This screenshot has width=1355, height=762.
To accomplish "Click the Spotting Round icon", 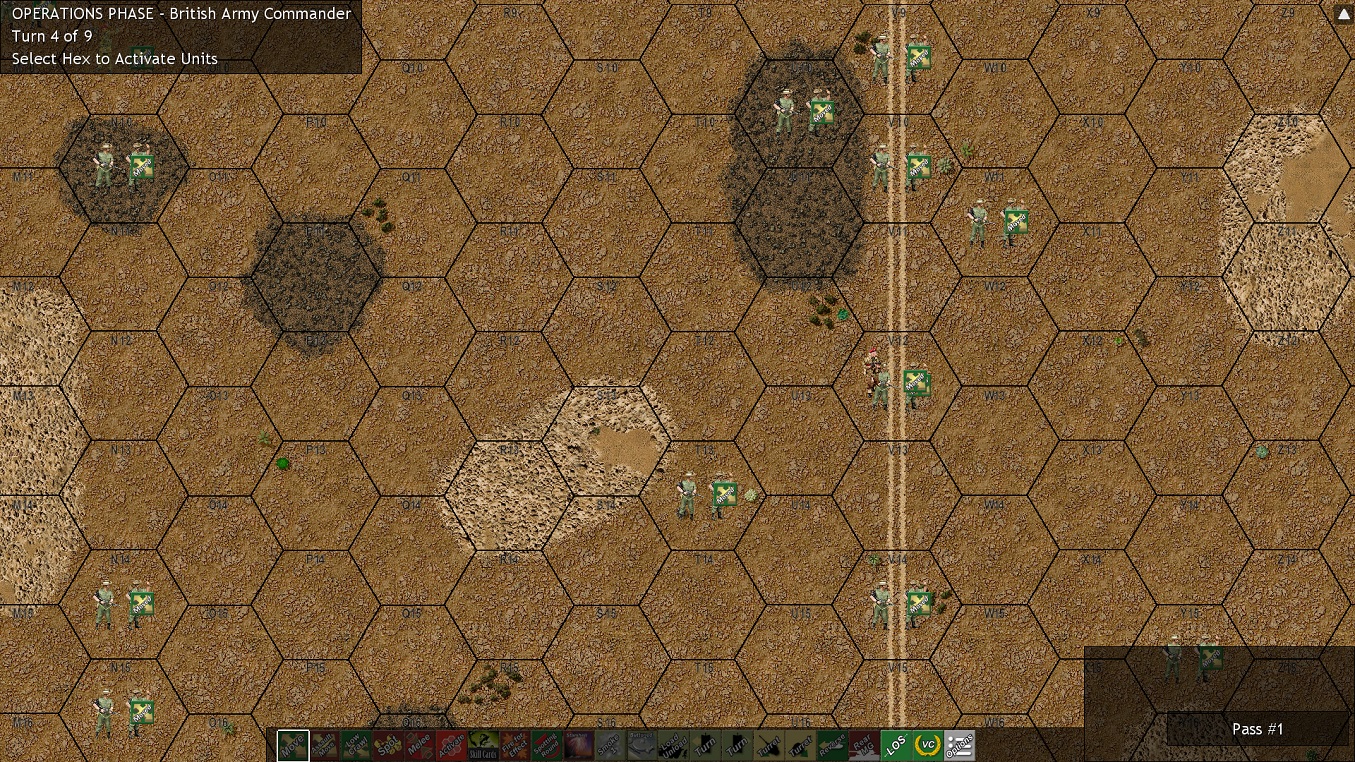I will 549,745.
